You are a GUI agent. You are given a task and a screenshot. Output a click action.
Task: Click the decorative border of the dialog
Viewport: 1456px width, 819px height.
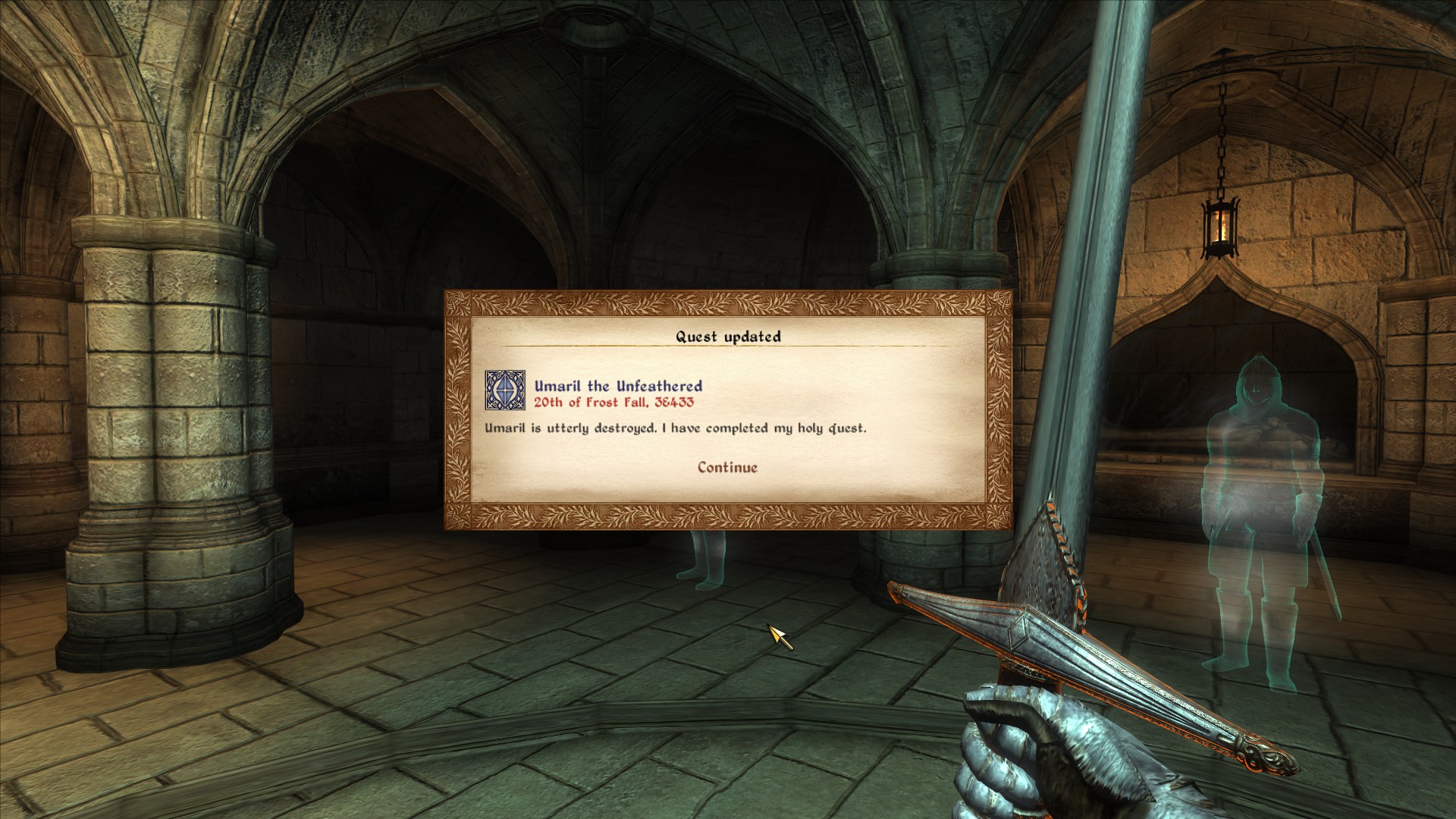[x=730, y=302]
